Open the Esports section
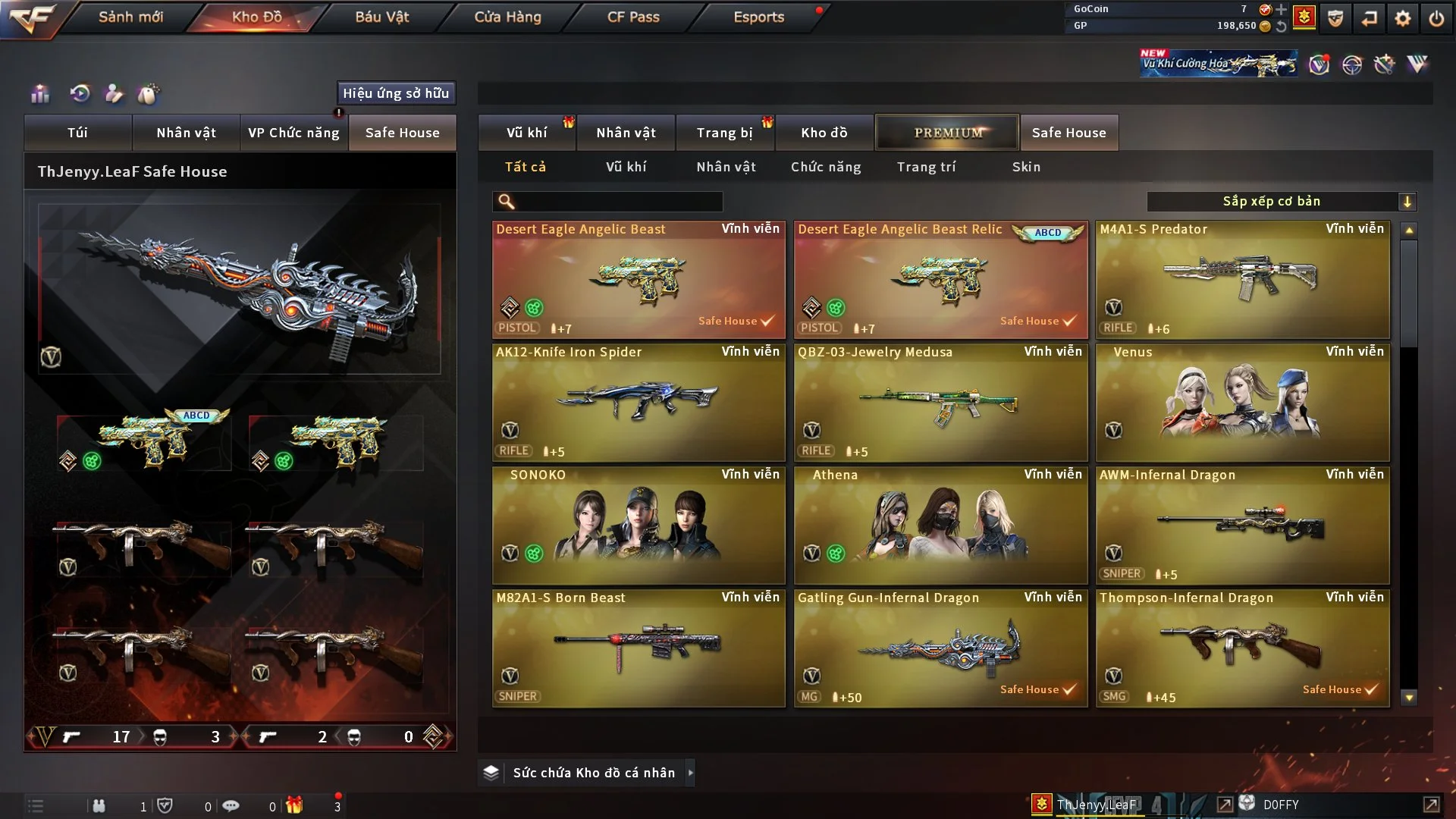This screenshot has height=819, width=1456. tap(758, 17)
